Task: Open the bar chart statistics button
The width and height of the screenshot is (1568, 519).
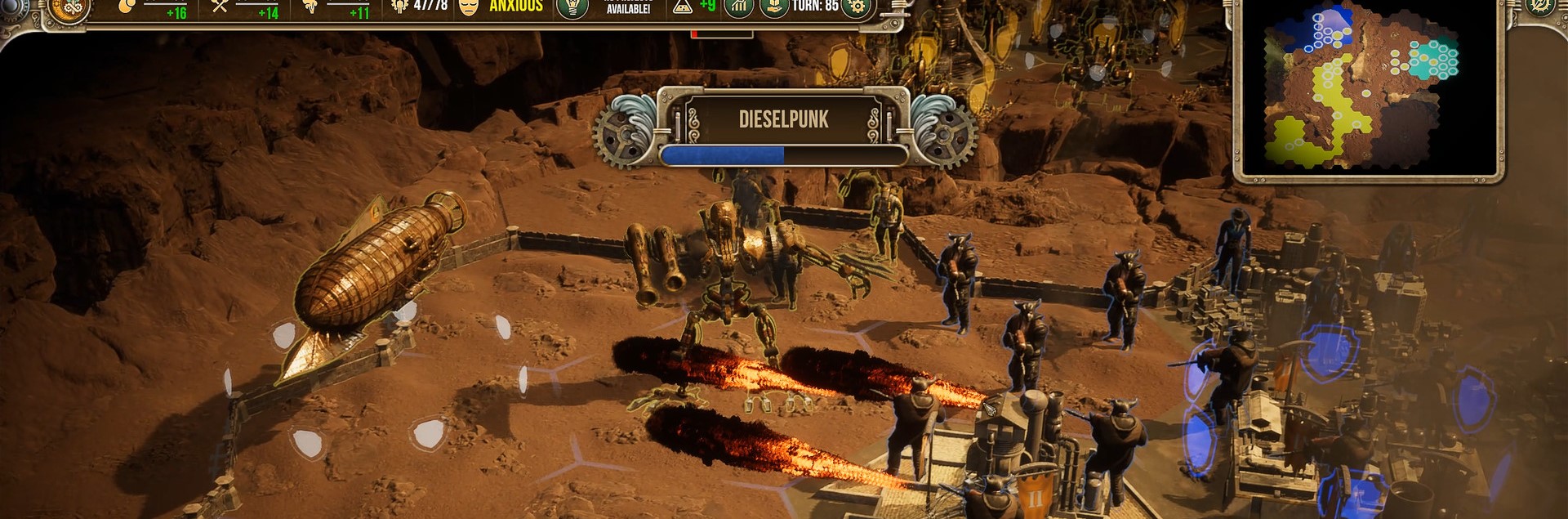Action: tap(739, 7)
